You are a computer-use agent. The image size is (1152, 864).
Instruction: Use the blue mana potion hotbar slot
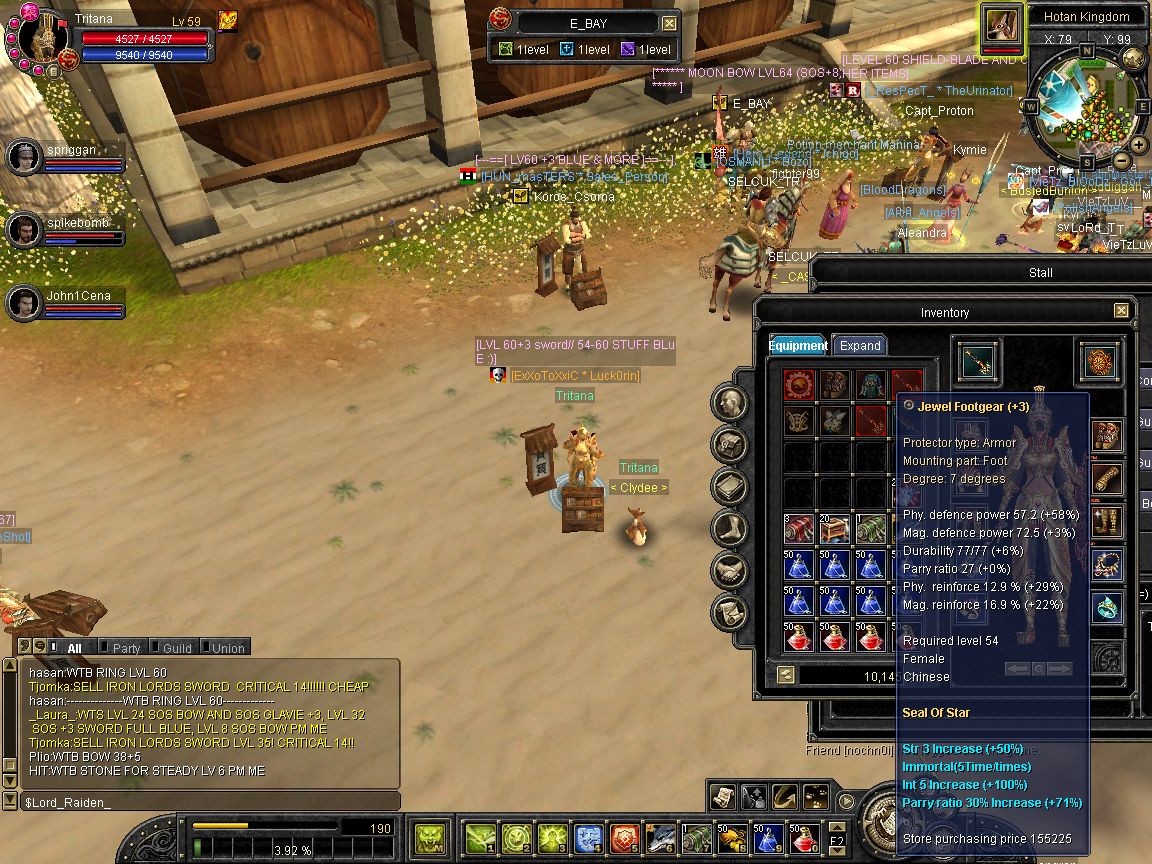point(767,836)
